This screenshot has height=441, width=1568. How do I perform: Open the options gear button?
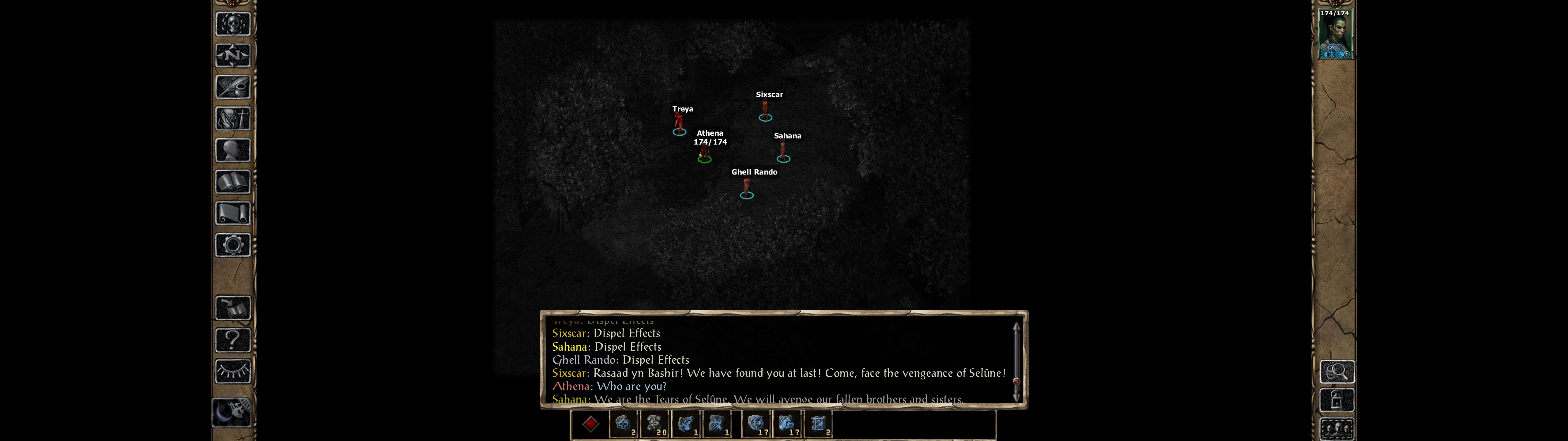tap(233, 246)
